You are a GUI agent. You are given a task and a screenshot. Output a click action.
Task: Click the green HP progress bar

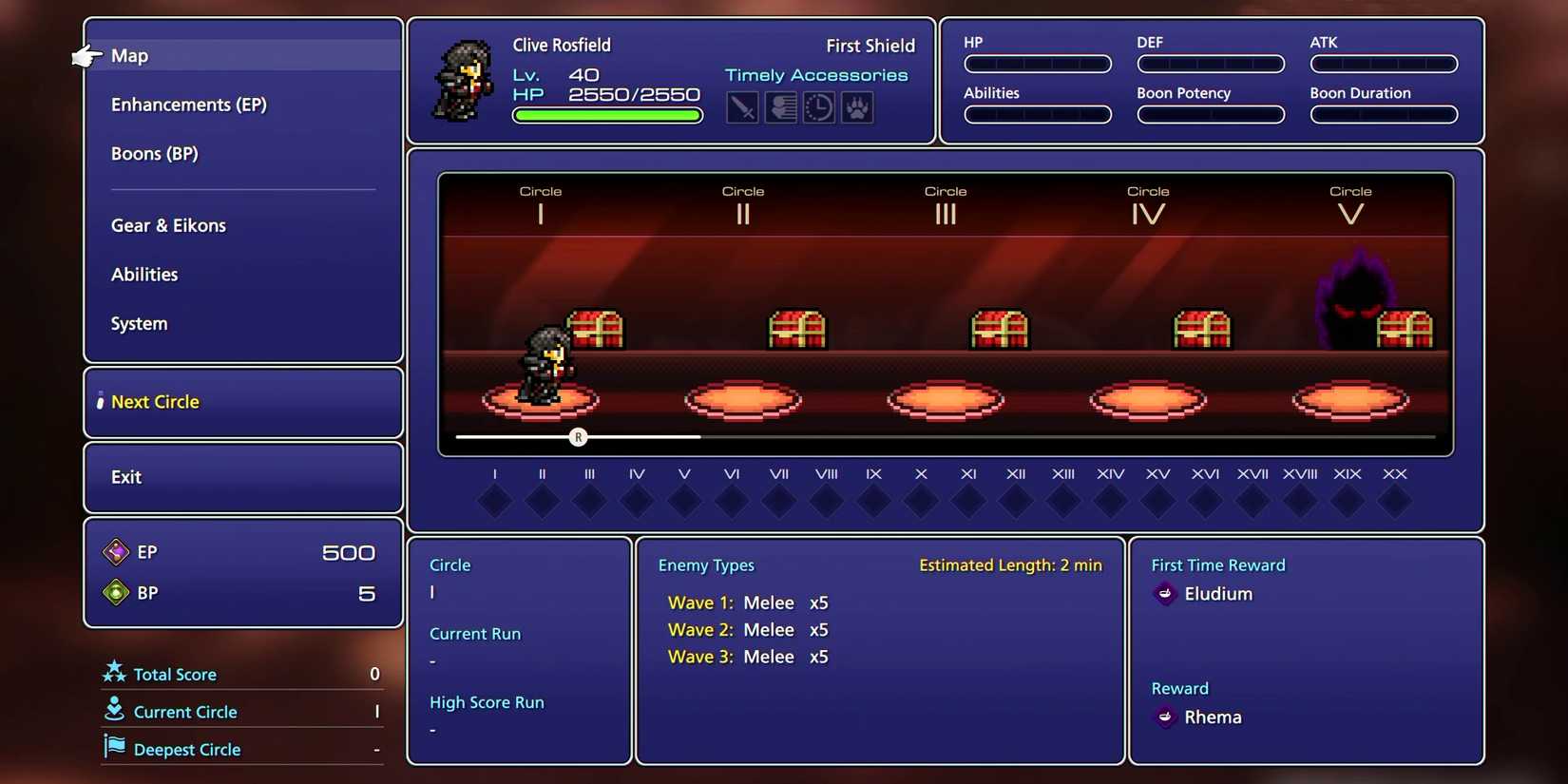pyautogui.click(x=606, y=115)
